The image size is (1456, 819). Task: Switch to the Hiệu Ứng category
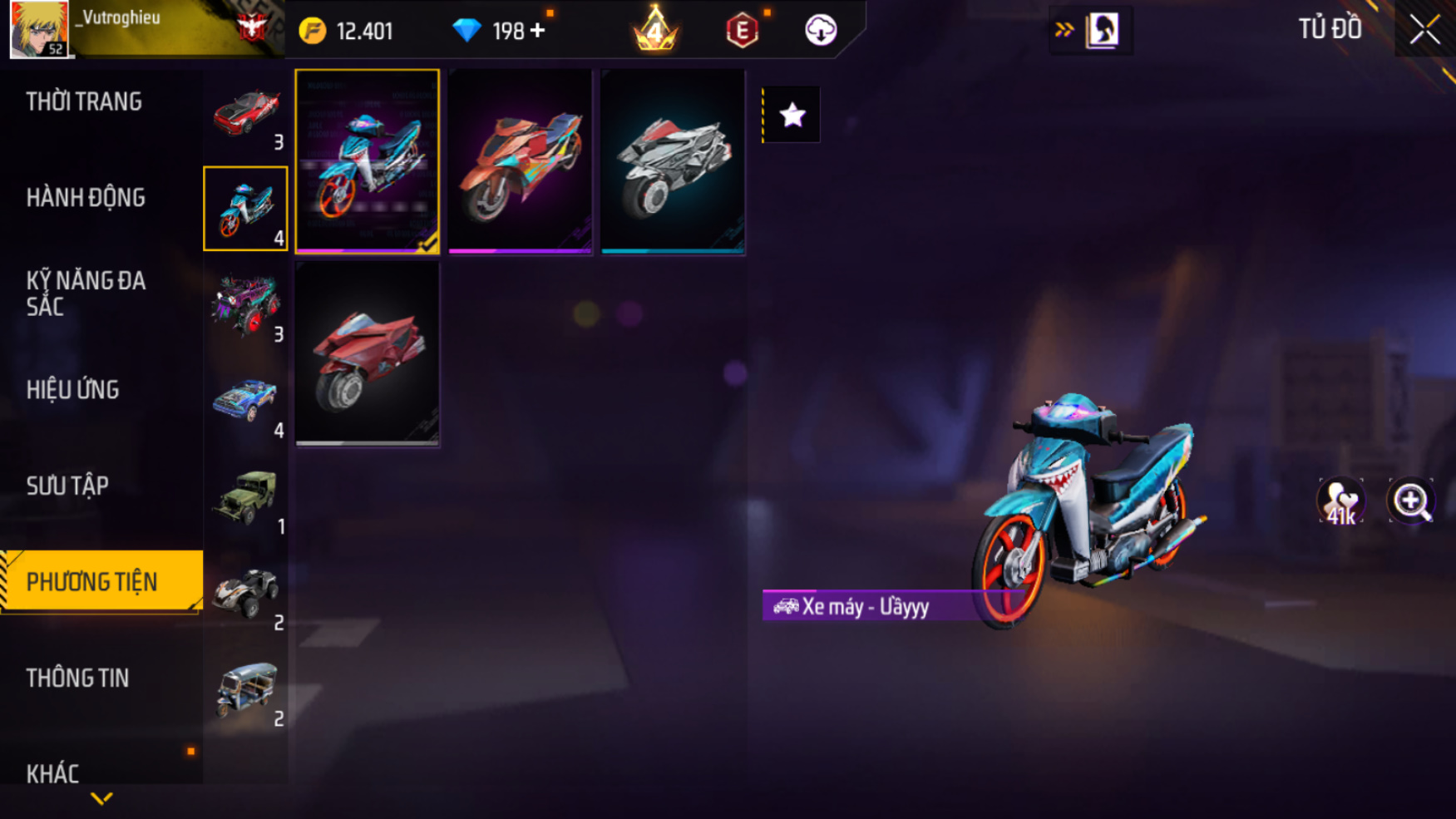(x=73, y=390)
